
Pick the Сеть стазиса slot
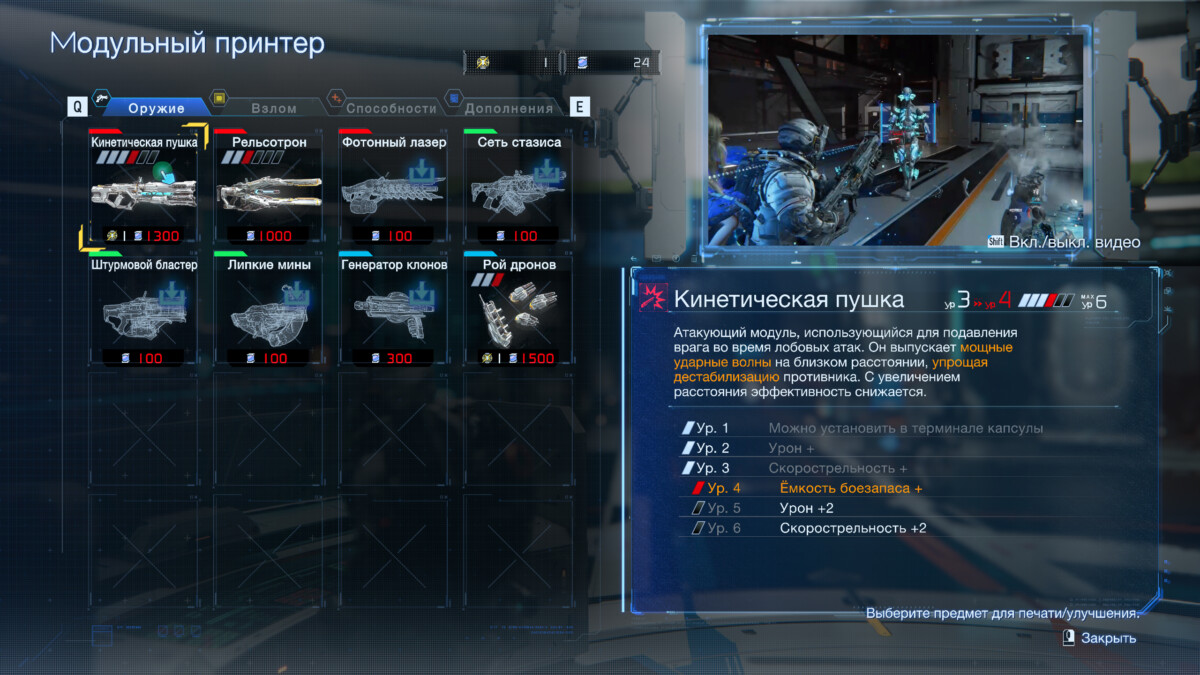[x=518, y=188]
